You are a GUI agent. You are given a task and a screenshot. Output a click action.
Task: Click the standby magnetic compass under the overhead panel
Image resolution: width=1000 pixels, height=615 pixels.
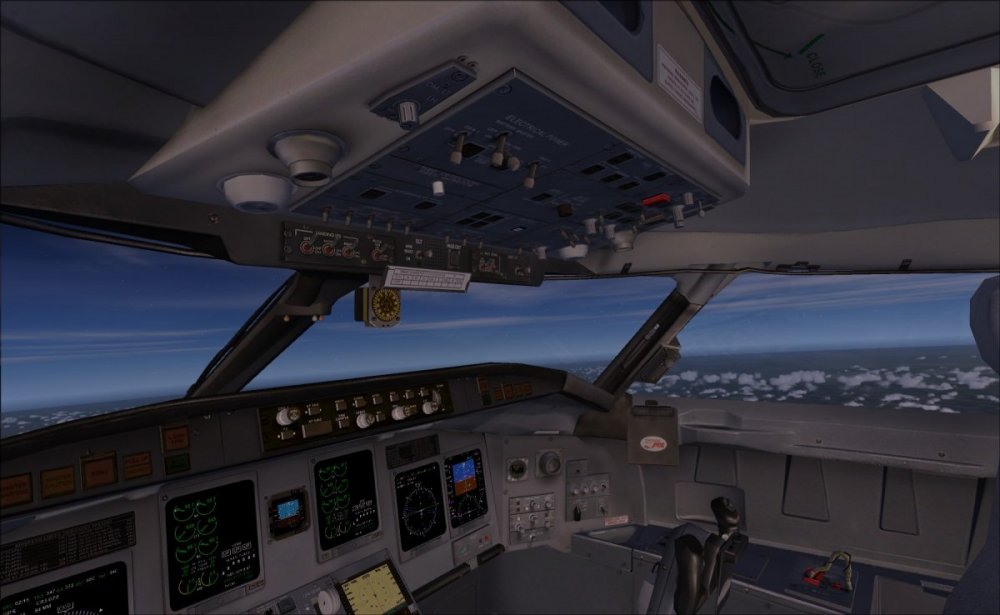pyautogui.click(x=383, y=305)
